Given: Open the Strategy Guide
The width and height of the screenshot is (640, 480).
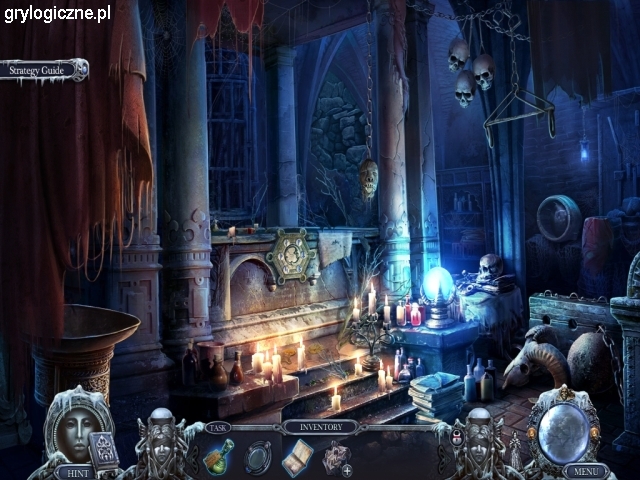Looking at the screenshot, I should pyautogui.click(x=42, y=71).
